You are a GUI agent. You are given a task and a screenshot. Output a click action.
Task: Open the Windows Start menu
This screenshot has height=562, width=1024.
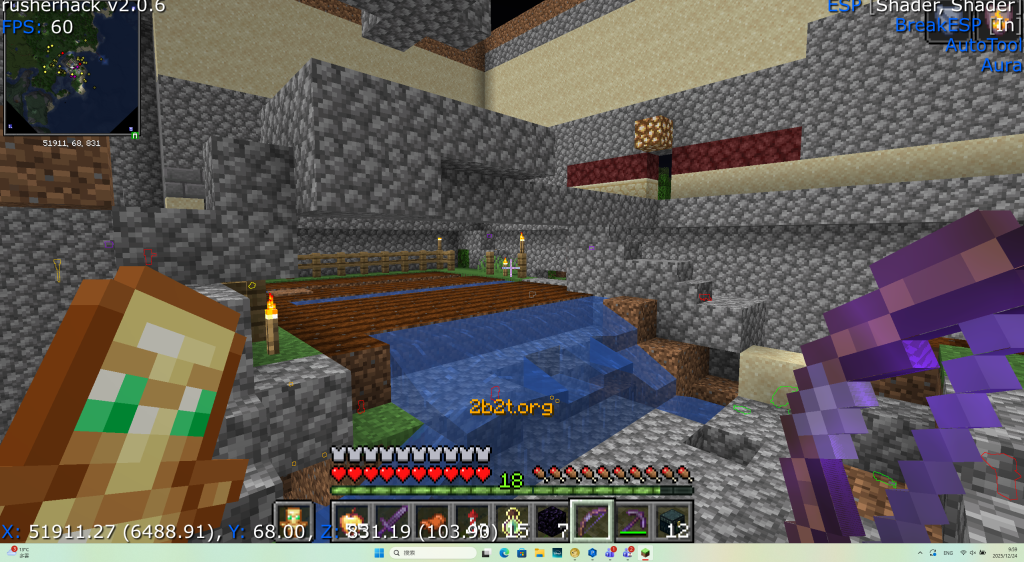380,553
